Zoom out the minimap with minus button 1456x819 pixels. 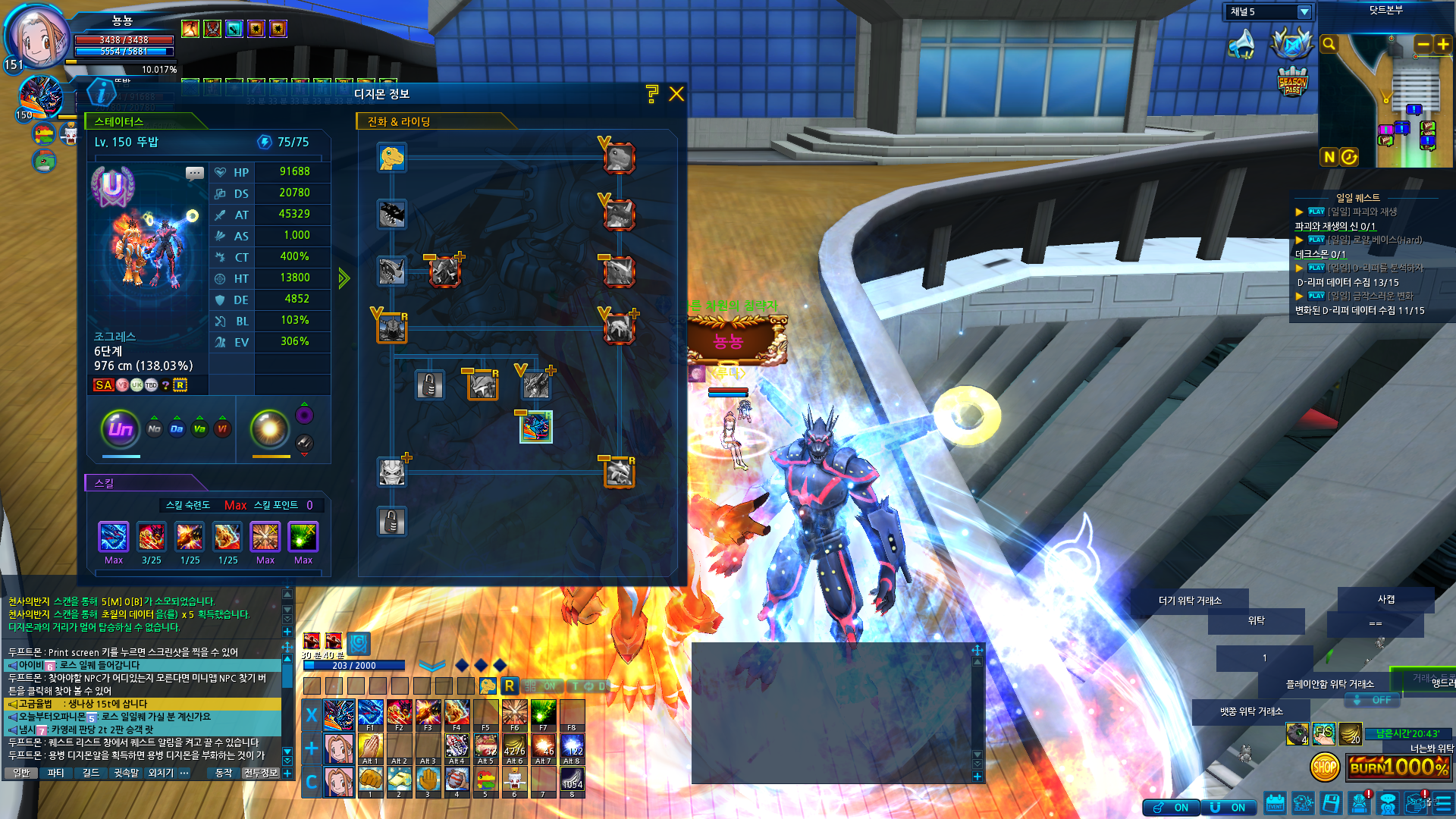(1423, 45)
